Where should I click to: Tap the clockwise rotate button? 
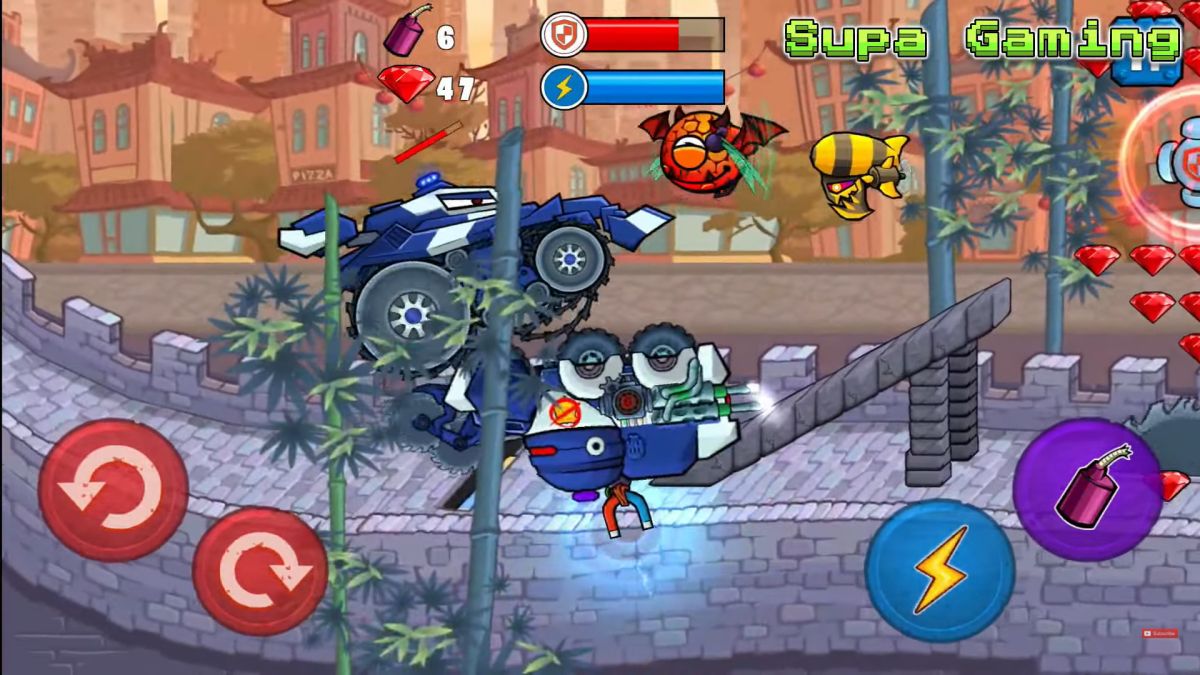pos(260,571)
